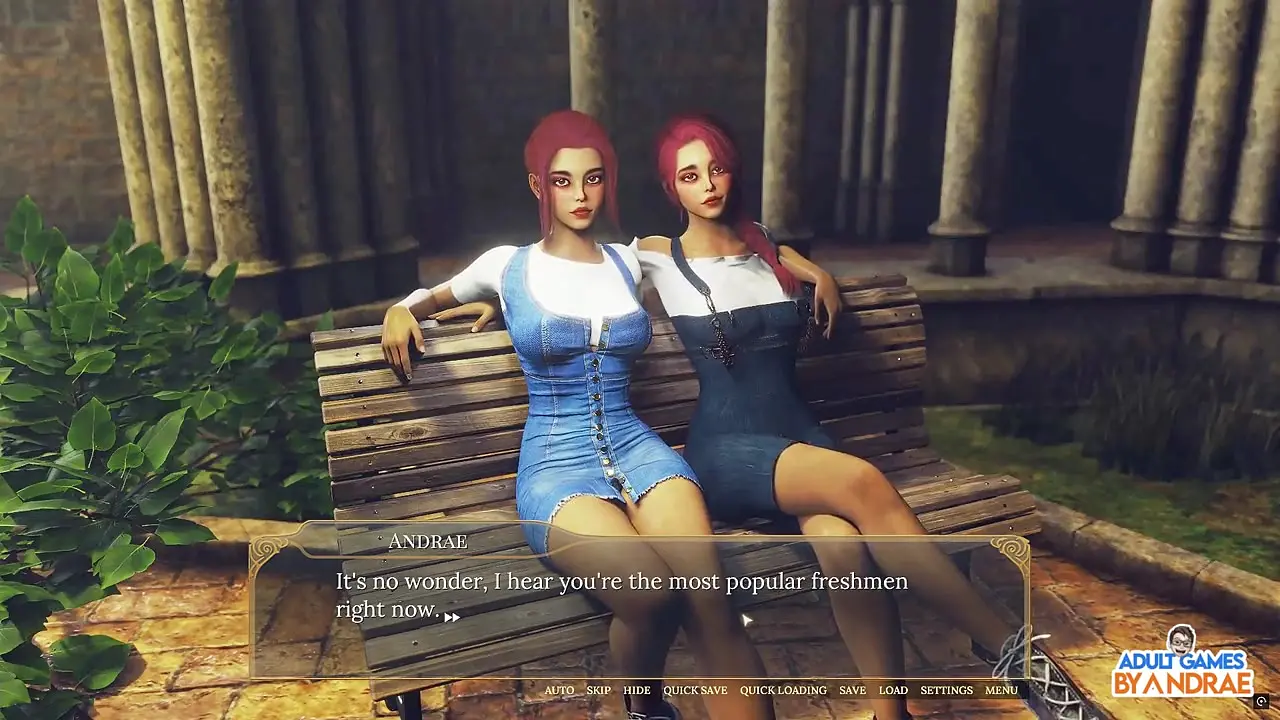This screenshot has width=1280, height=720.
Task: Open the Load screen
Action: tap(893, 690)
